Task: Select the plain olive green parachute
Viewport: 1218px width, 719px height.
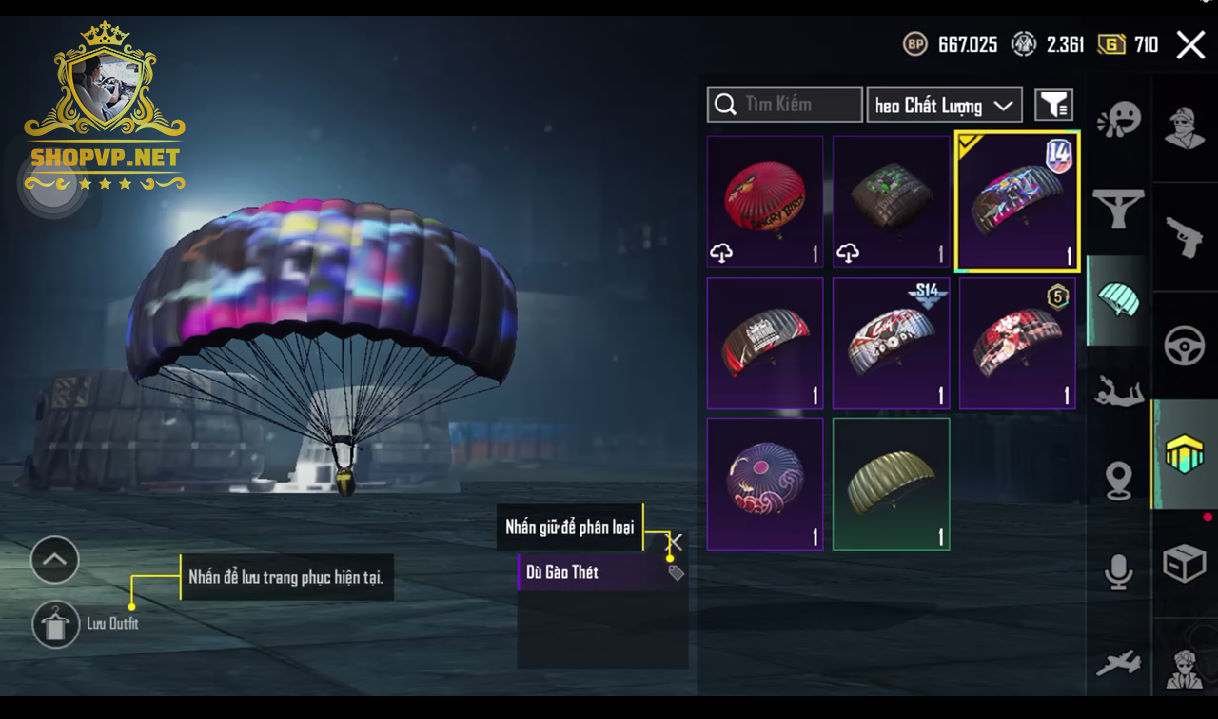Action: point(891,484)
